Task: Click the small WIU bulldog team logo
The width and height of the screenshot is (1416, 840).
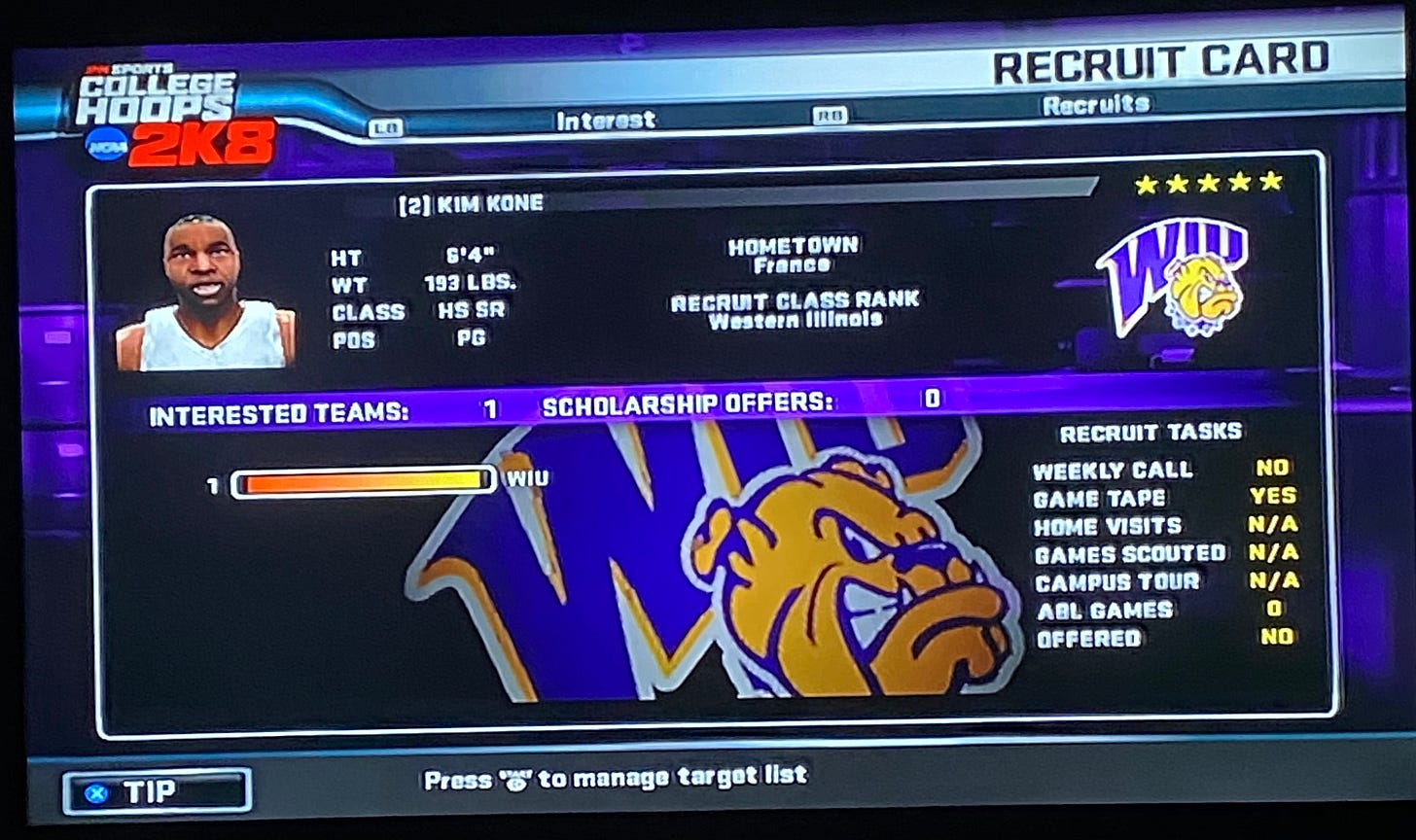Action: click(1171, 279)
